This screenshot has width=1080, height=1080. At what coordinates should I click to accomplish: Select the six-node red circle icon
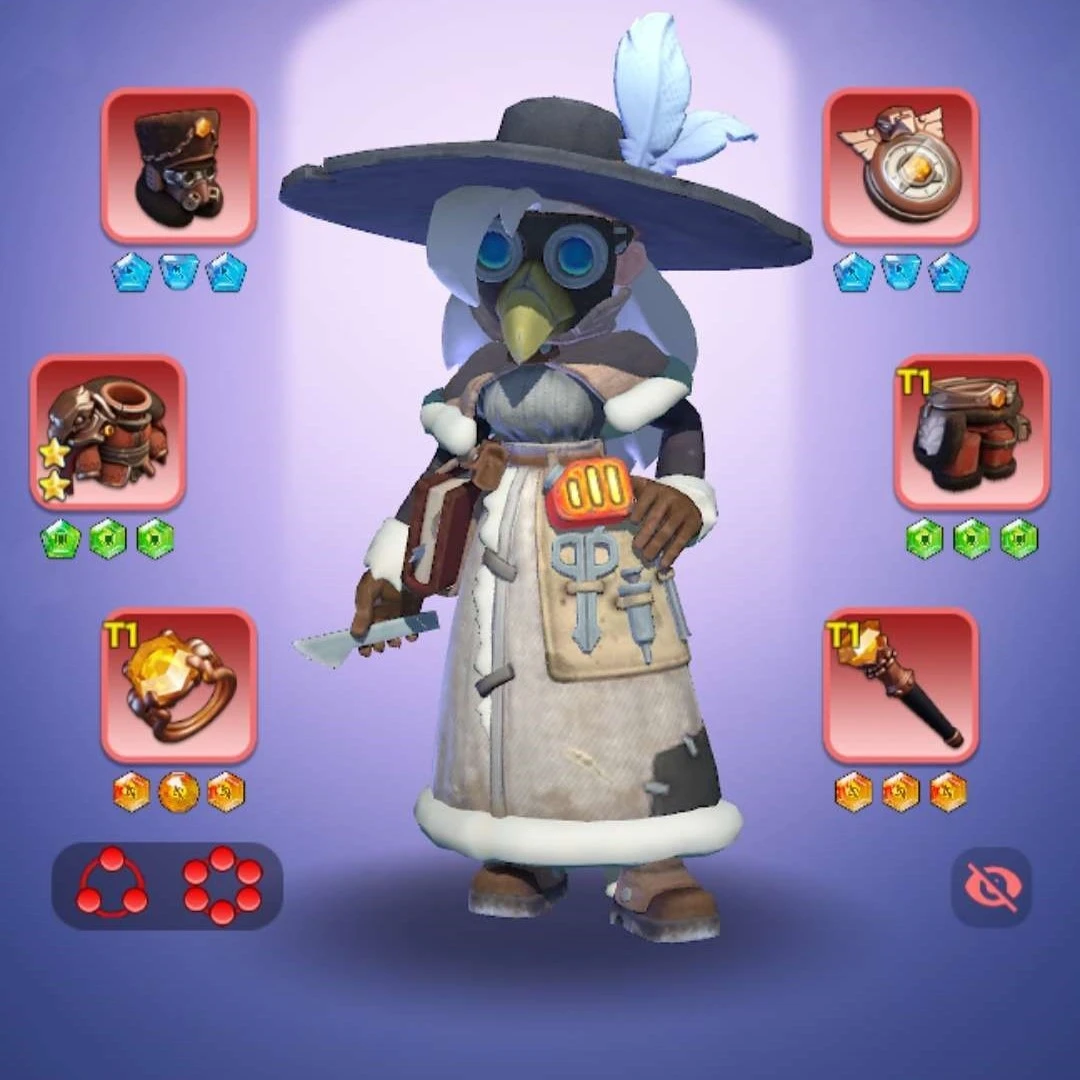pyautogui.click(x=222, y=885)
